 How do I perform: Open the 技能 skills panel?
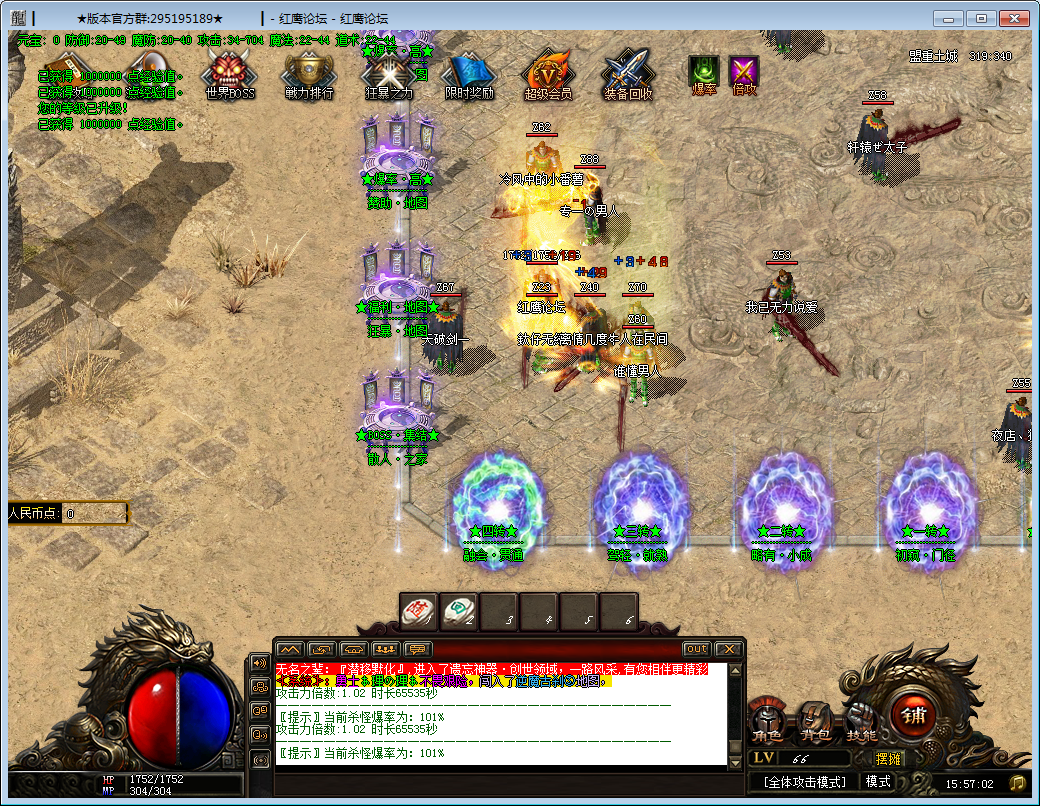(860, 720)
